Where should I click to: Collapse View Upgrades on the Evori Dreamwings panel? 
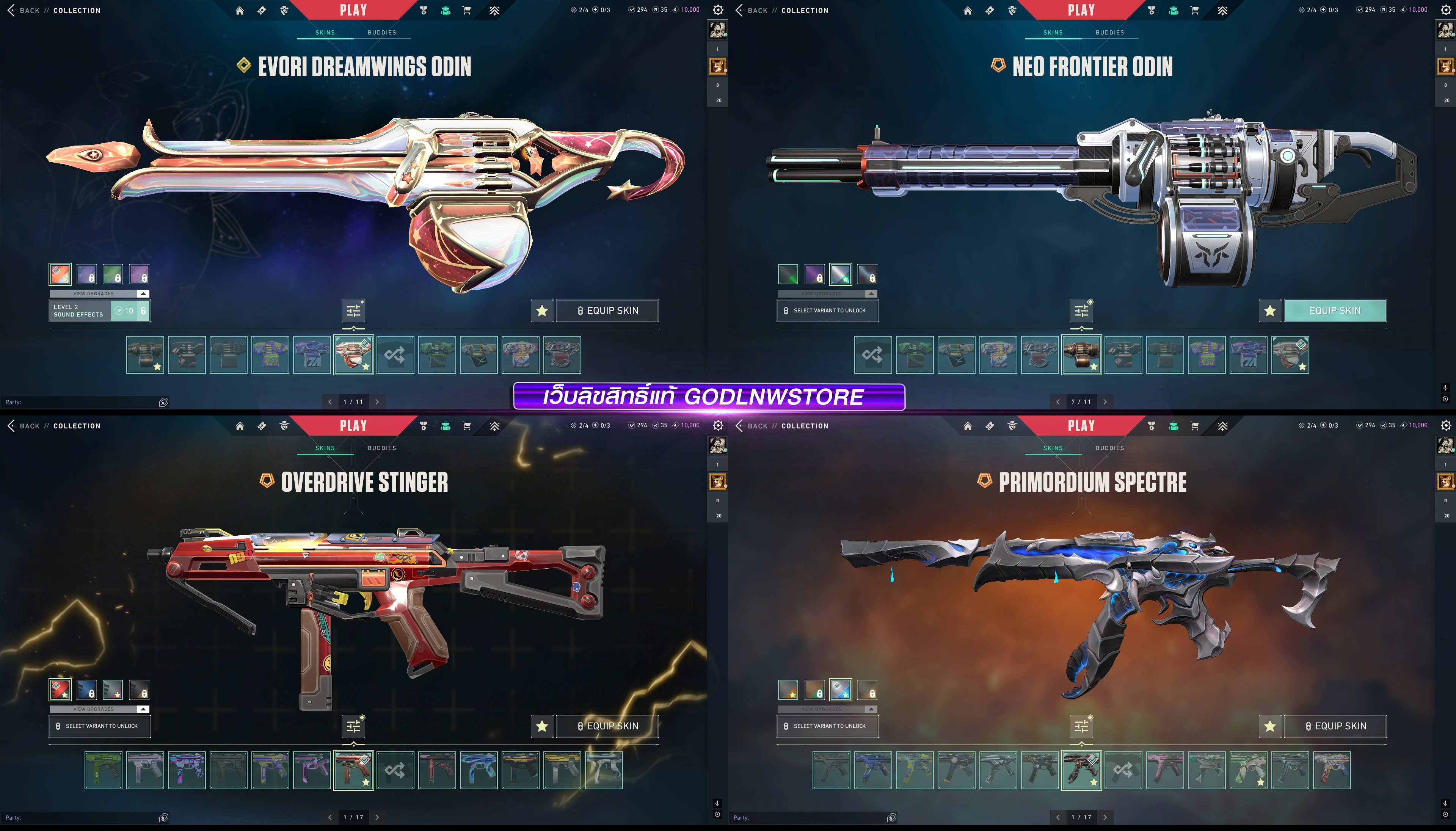point(143,293)
